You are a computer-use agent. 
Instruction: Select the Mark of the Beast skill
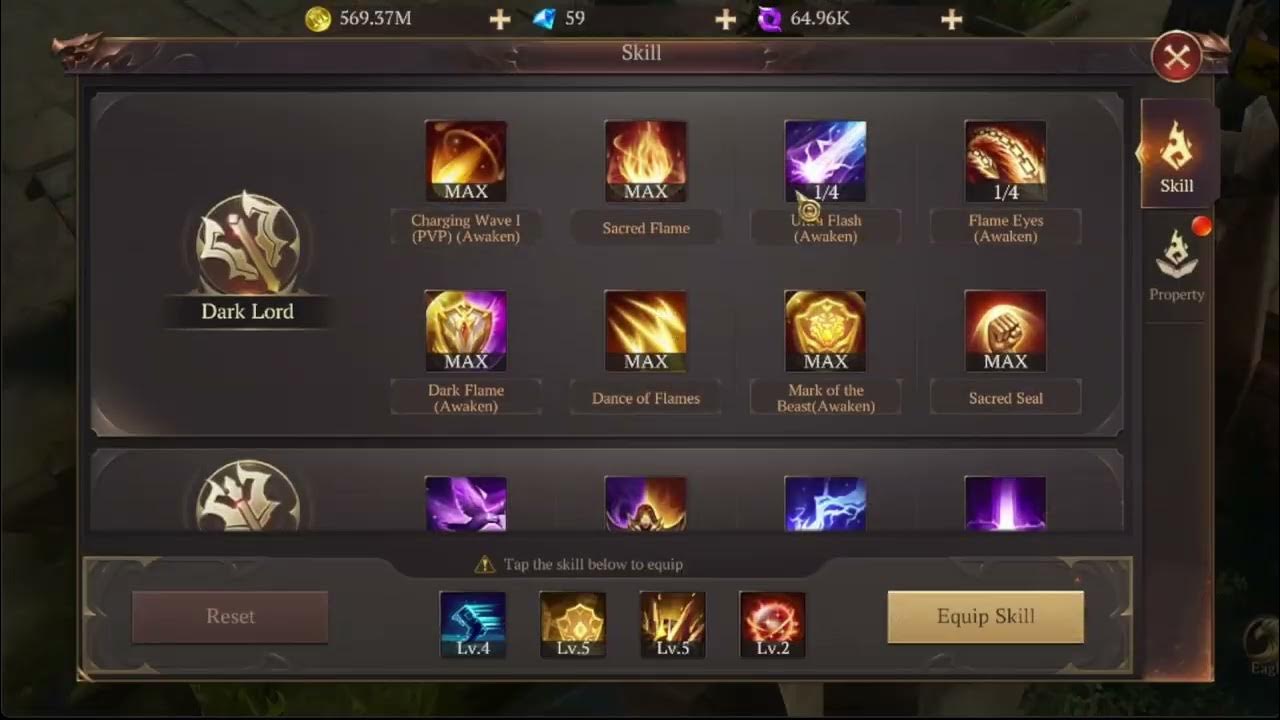825,330
